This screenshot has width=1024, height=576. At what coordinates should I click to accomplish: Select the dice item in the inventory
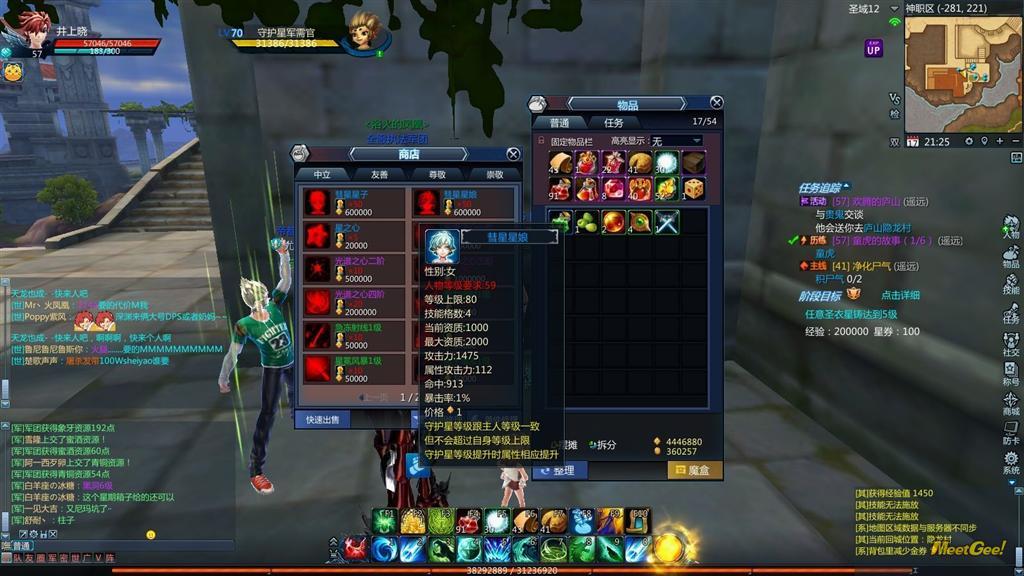693,189
